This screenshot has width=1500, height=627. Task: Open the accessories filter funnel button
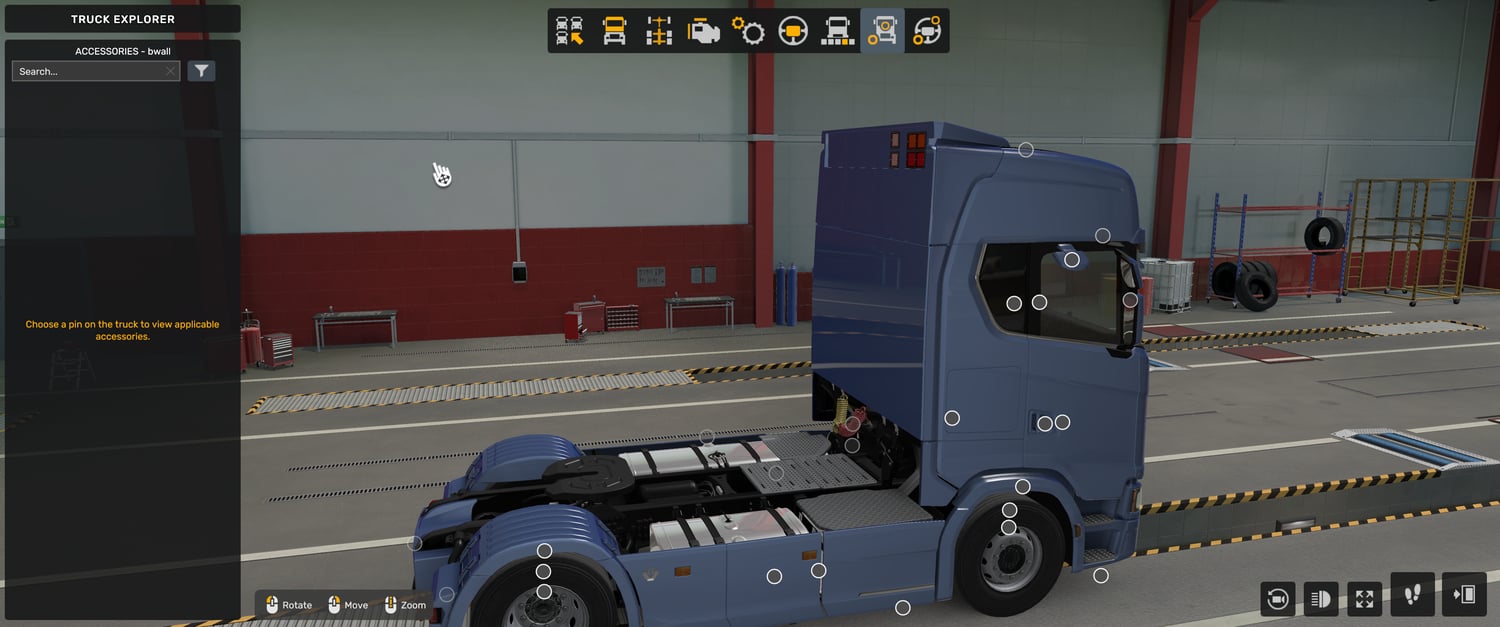pyautogui.click(x=201, y=71)
